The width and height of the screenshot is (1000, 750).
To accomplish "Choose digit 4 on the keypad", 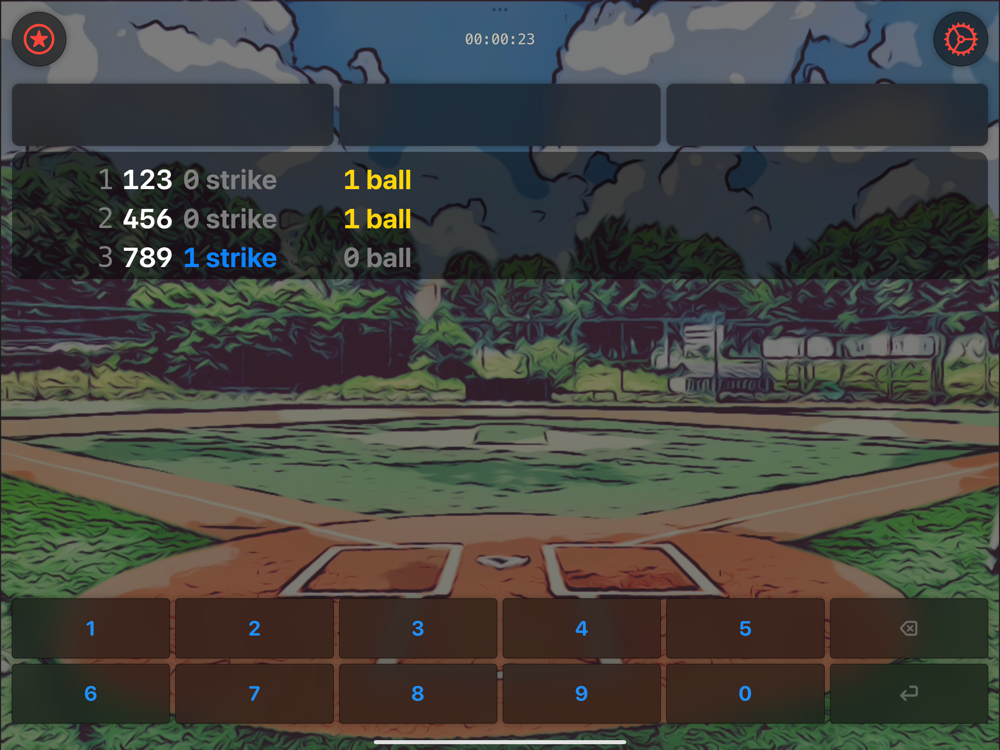I will [581, 629].
